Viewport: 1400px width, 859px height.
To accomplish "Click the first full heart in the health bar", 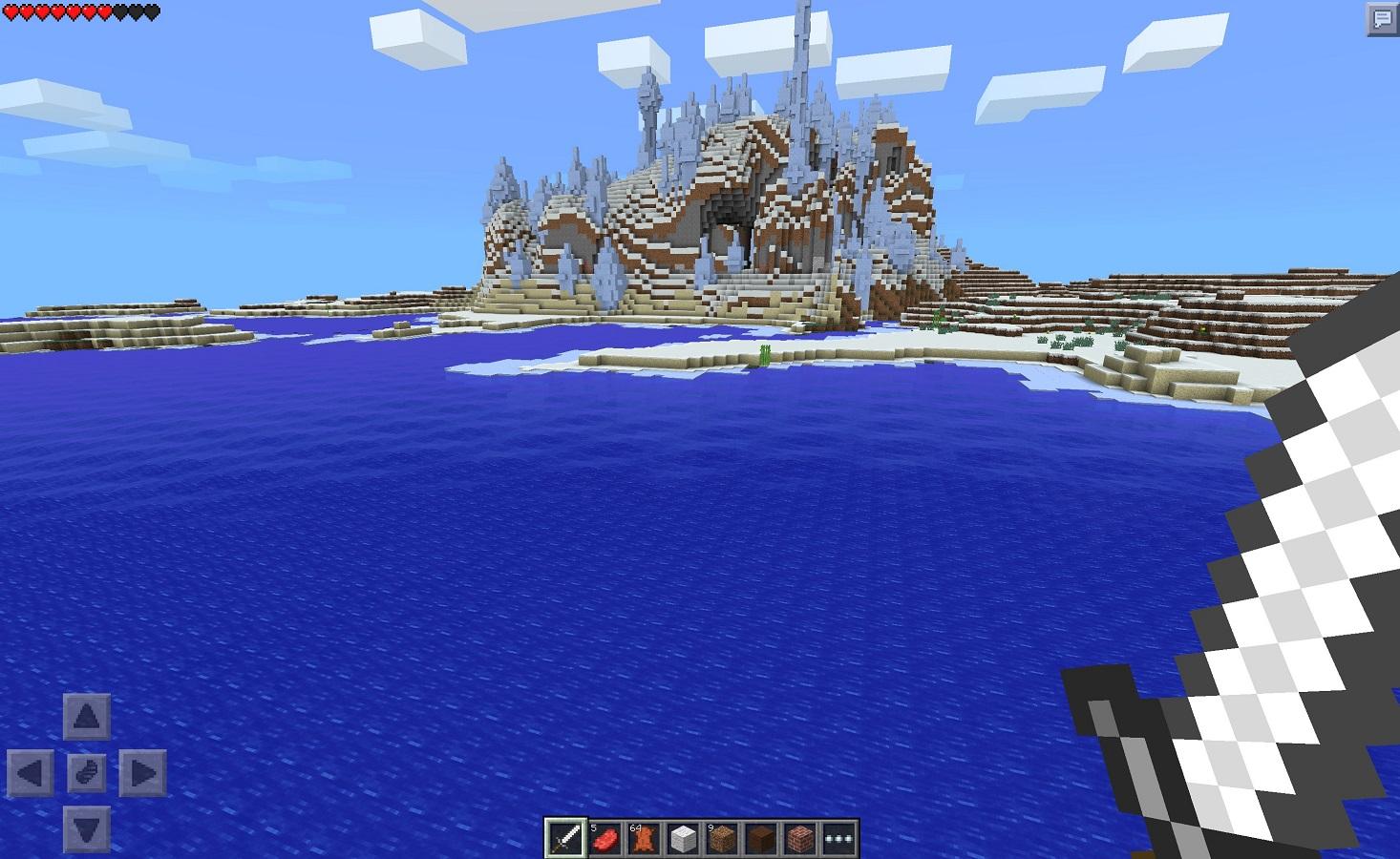I will 11,11.
